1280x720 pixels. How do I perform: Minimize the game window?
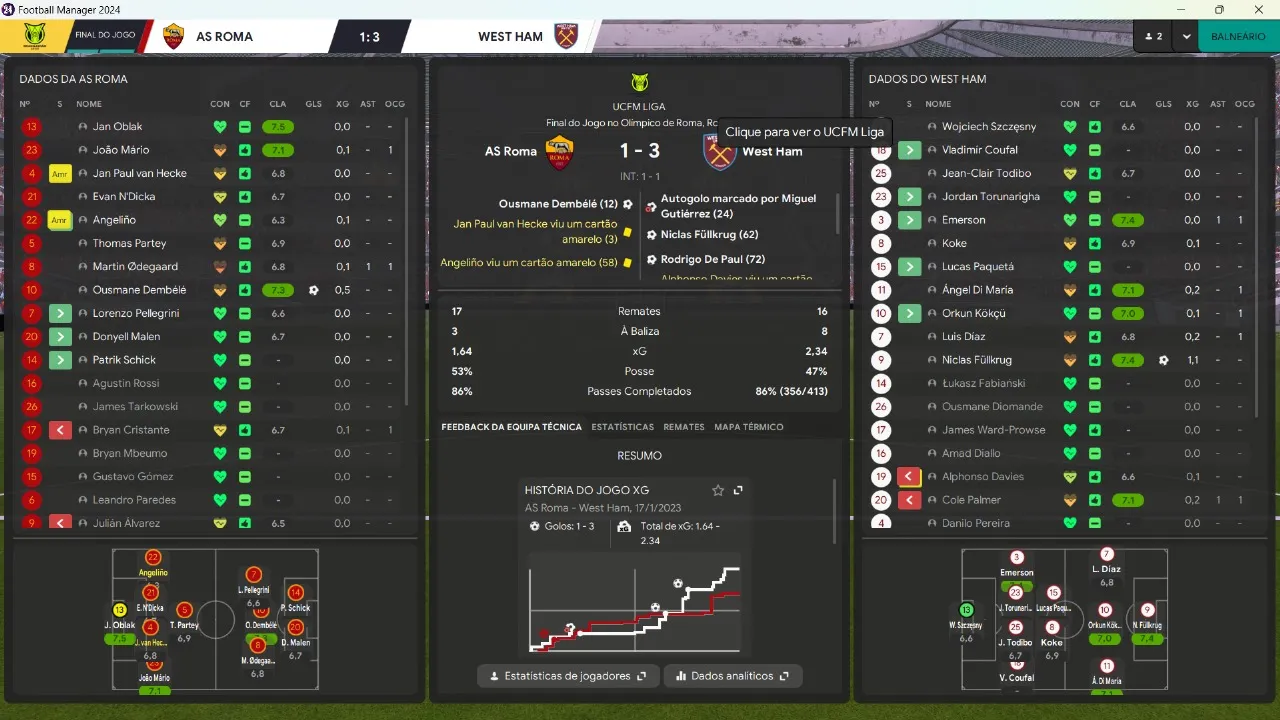(x=1181, y=9)
